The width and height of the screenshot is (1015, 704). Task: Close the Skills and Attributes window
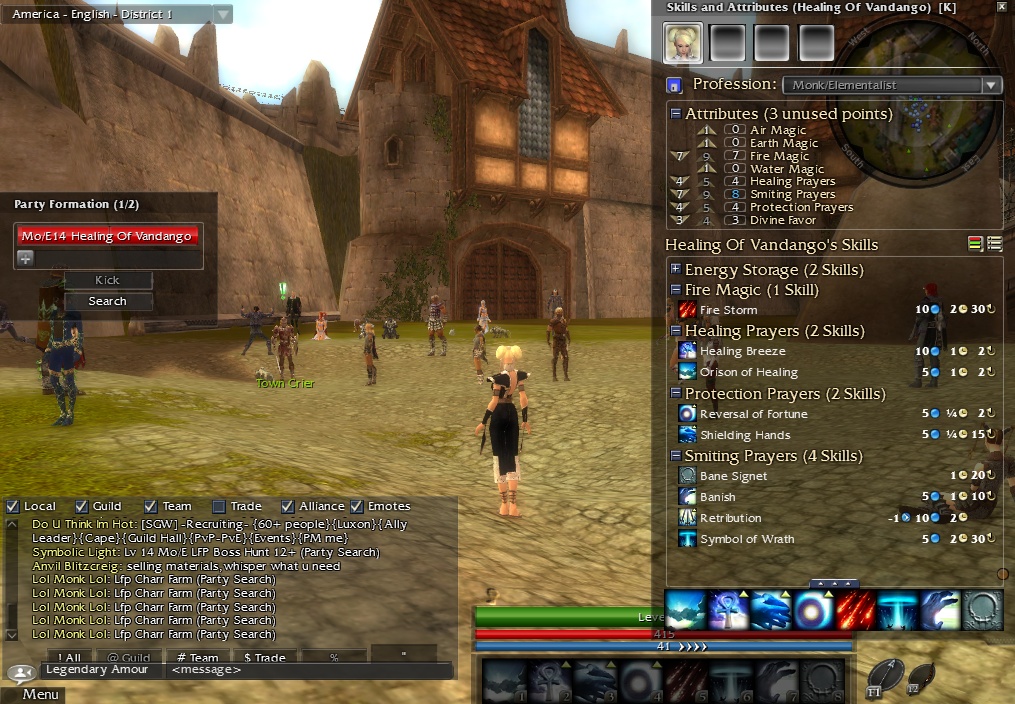pos(1002,7)
